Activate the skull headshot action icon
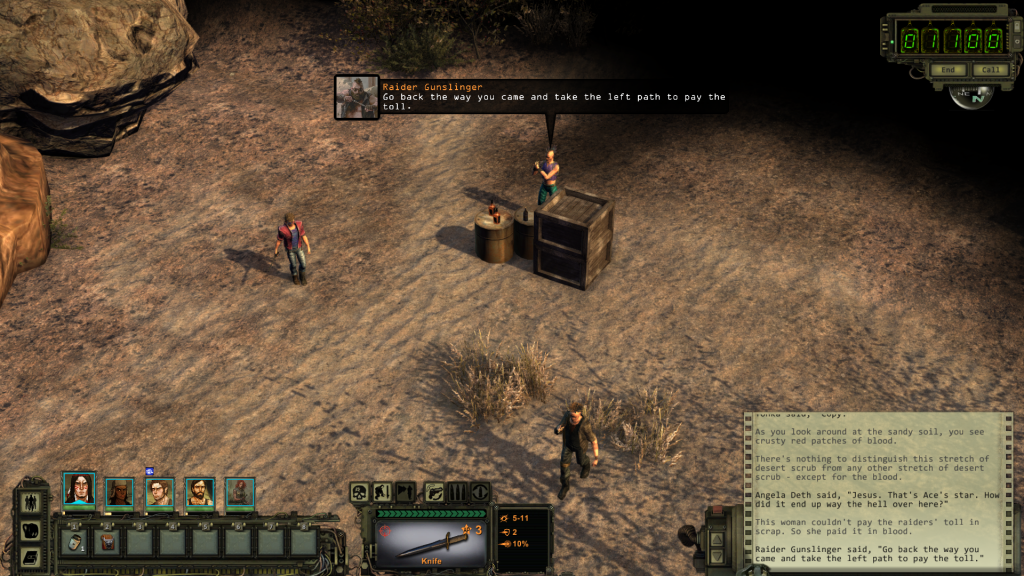The height and width of the screenshot is (576, 1024). (x=359, y=492)
